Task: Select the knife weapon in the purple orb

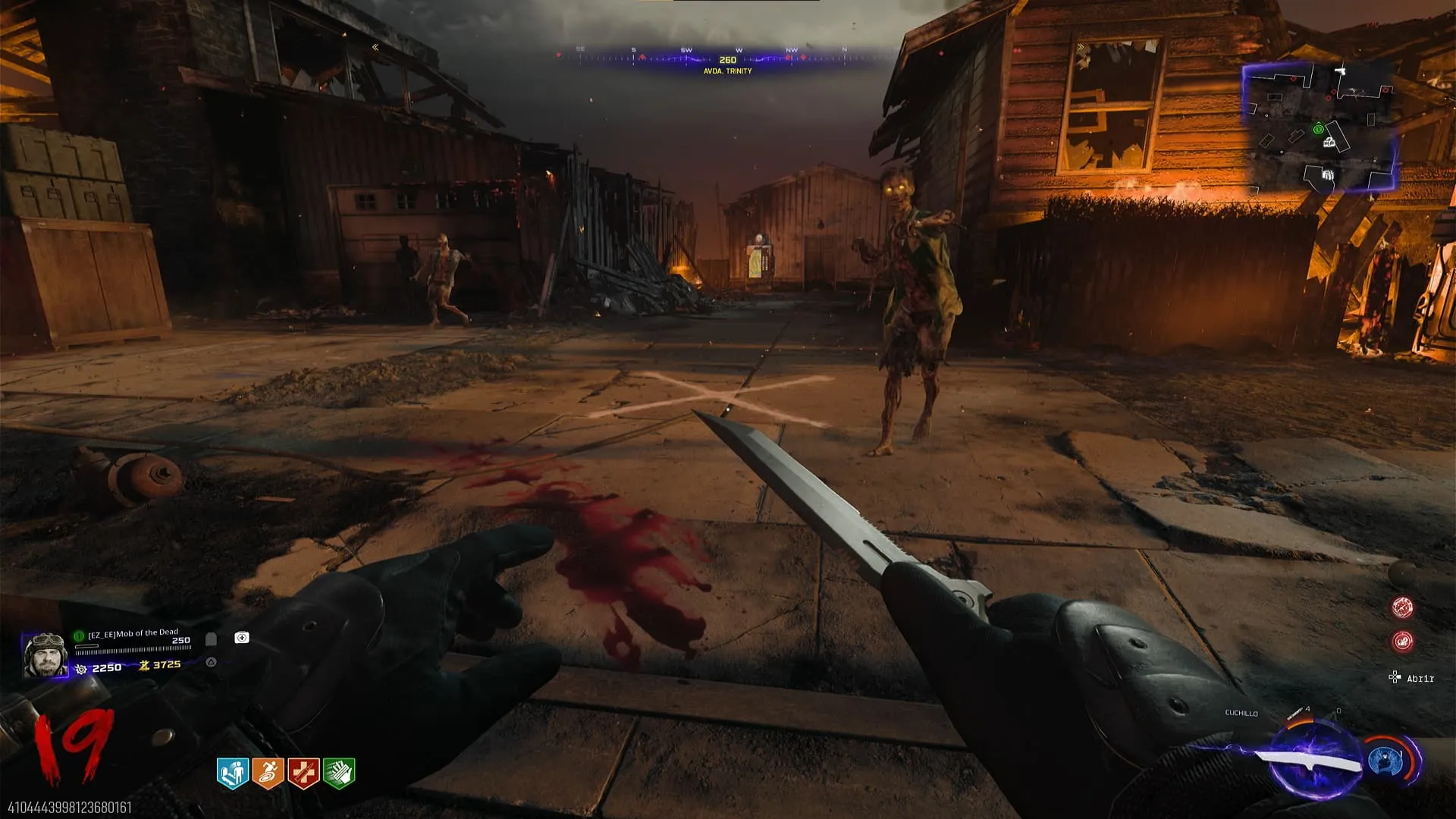Action: [x=1310, y=760]
